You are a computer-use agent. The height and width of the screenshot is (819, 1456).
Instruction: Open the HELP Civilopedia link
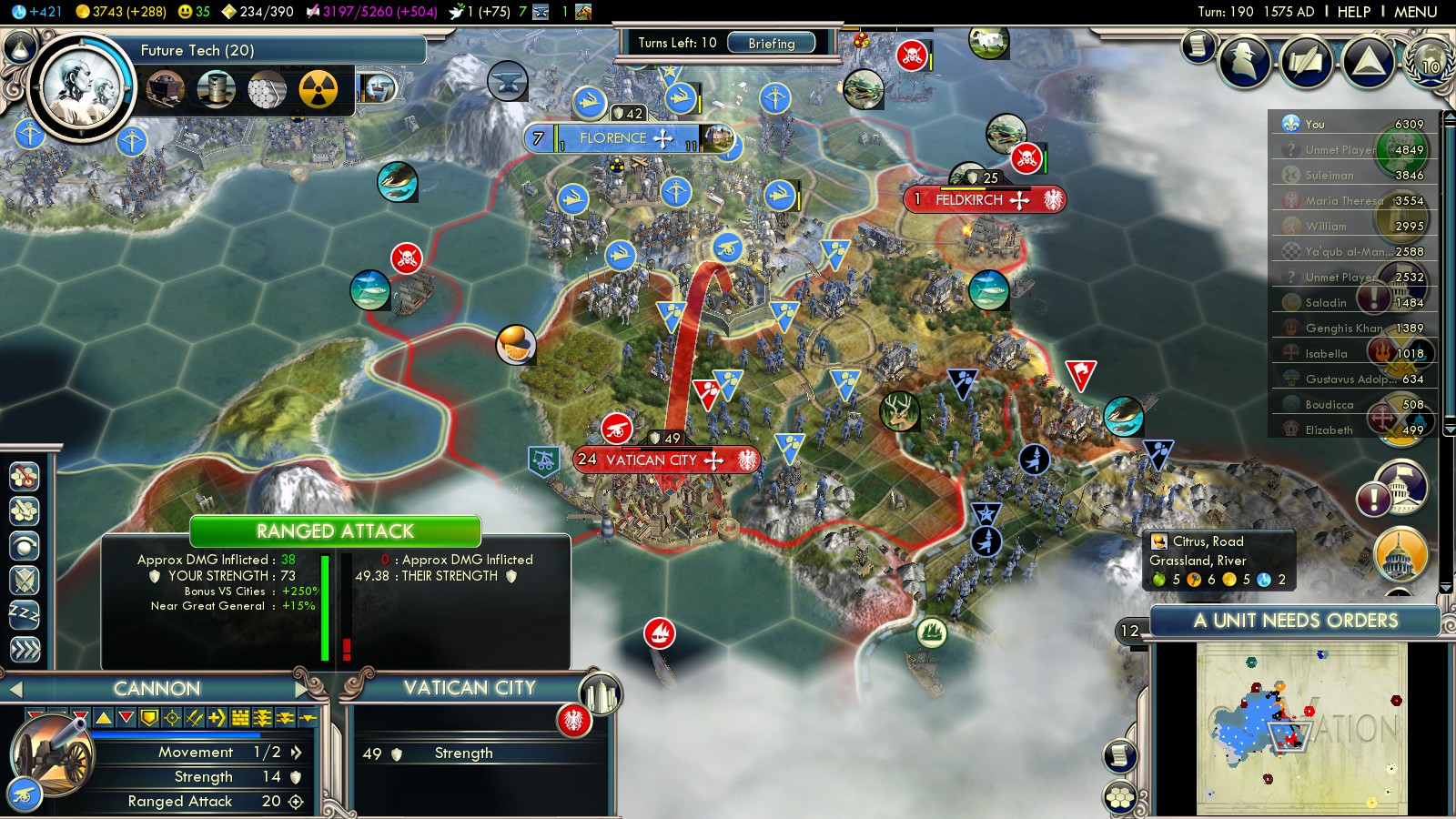(x=1353, y=12)
